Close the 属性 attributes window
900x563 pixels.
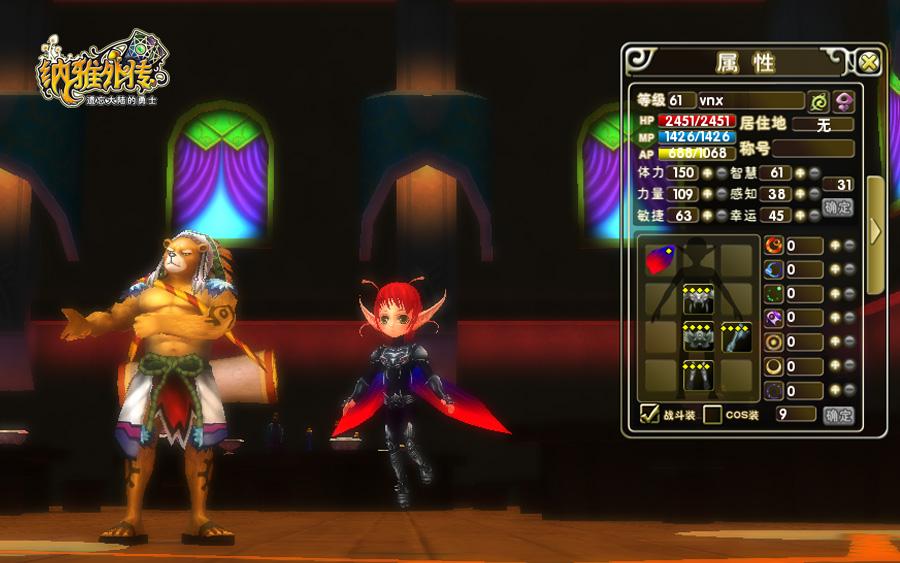point(869,61)
